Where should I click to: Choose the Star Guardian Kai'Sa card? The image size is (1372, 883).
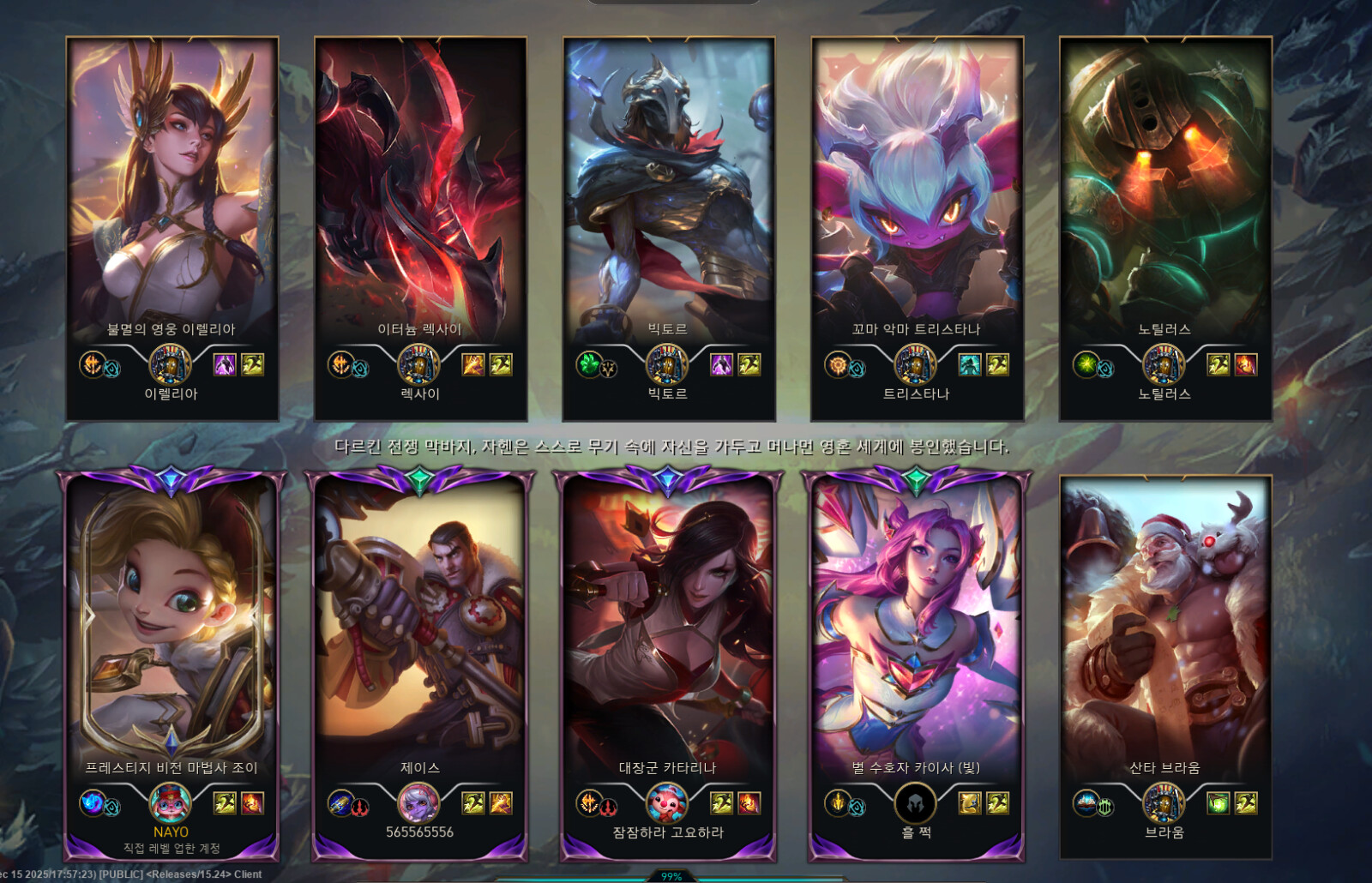pyautogui.click(x=917, y=634)
